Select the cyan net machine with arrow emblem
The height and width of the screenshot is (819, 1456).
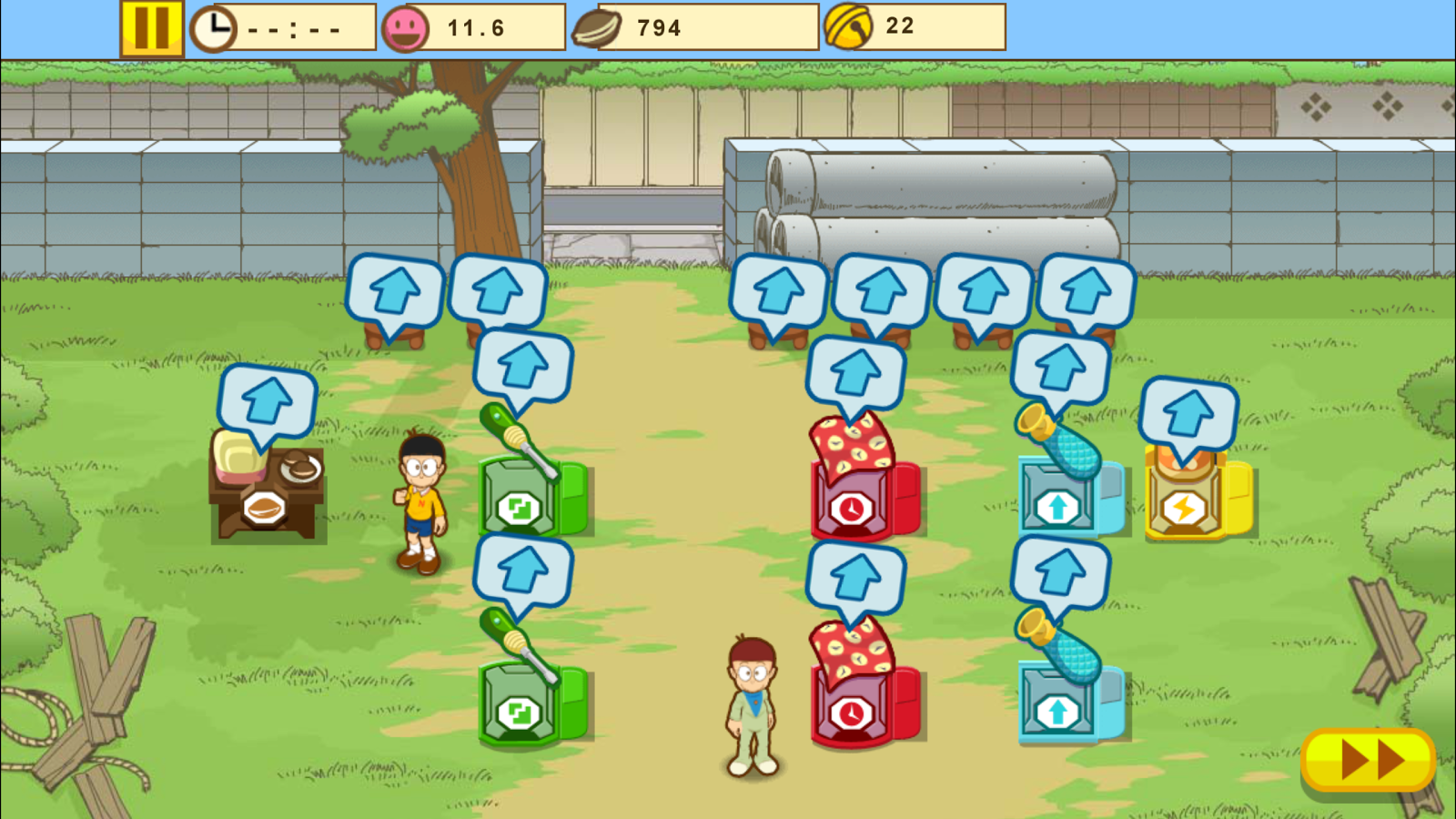click(1058, 503)
